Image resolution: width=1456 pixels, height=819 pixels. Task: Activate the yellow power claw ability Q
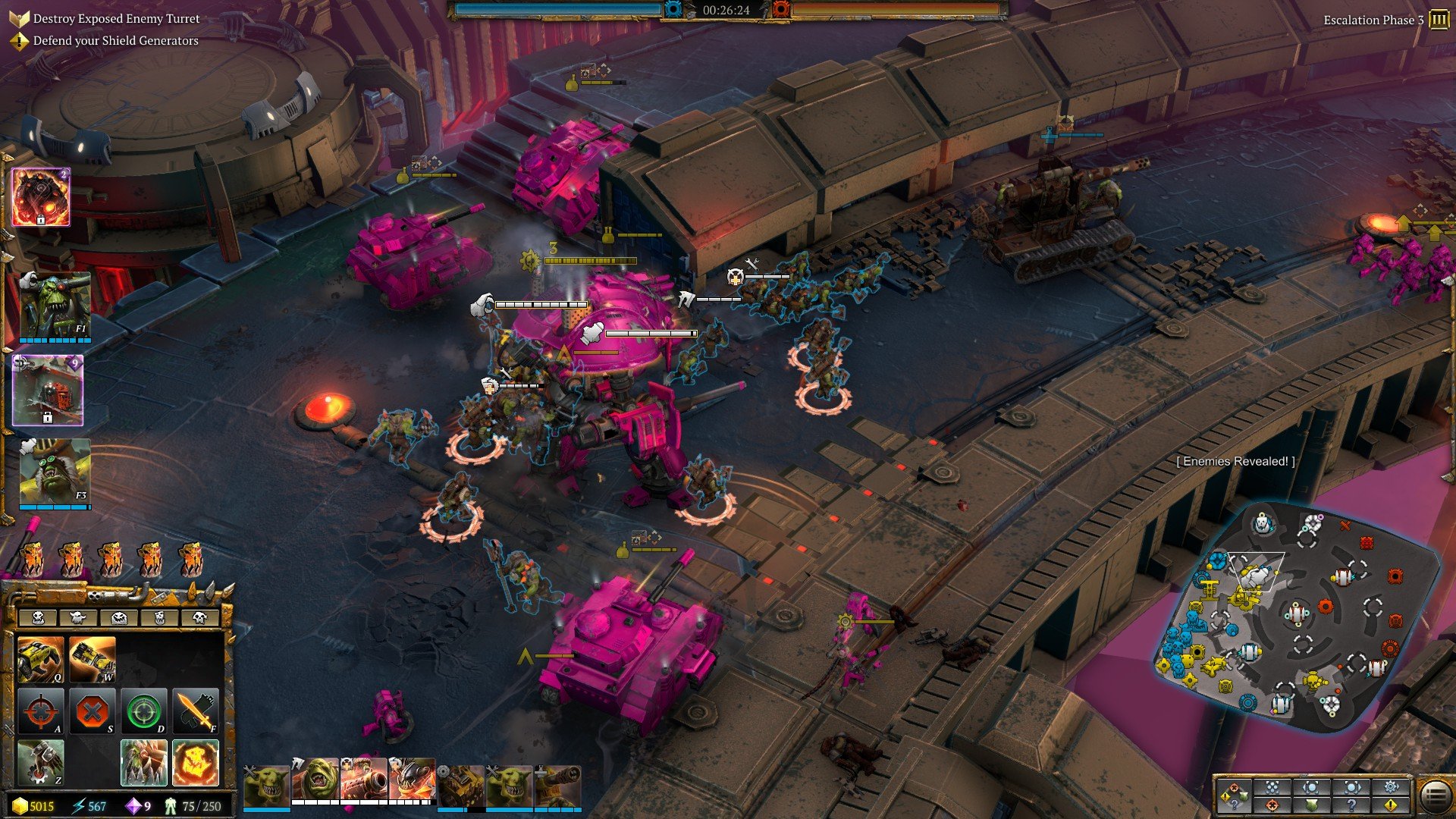40,660
